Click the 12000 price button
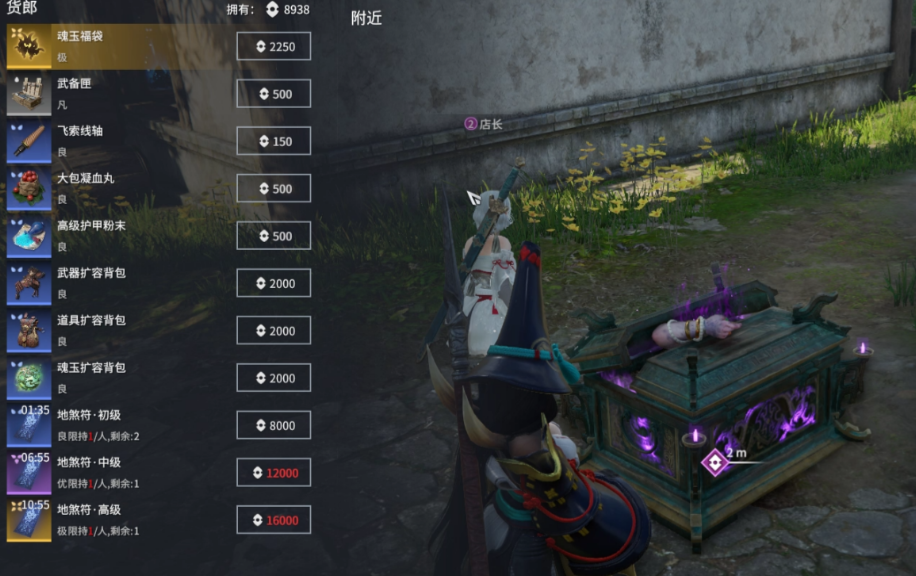916x576 pixels. [273, 472]
